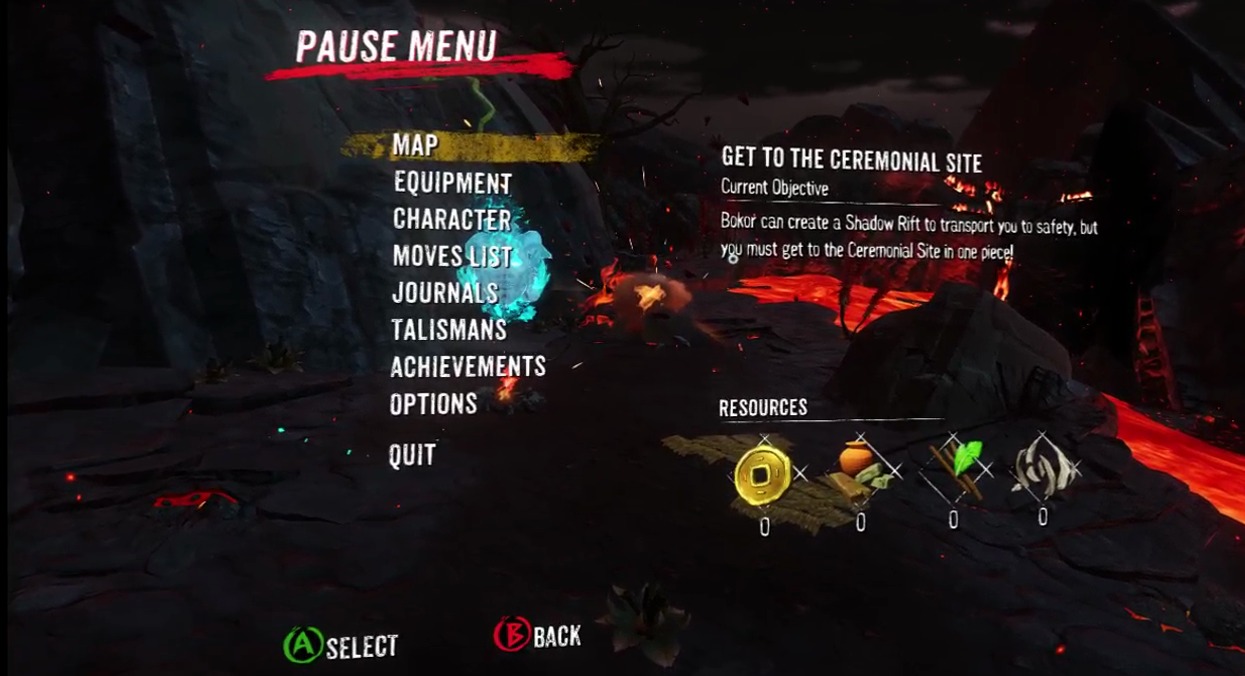View the Achievements list
The height and width of the screenshot is (676, 1245).
tap(468, 366)
